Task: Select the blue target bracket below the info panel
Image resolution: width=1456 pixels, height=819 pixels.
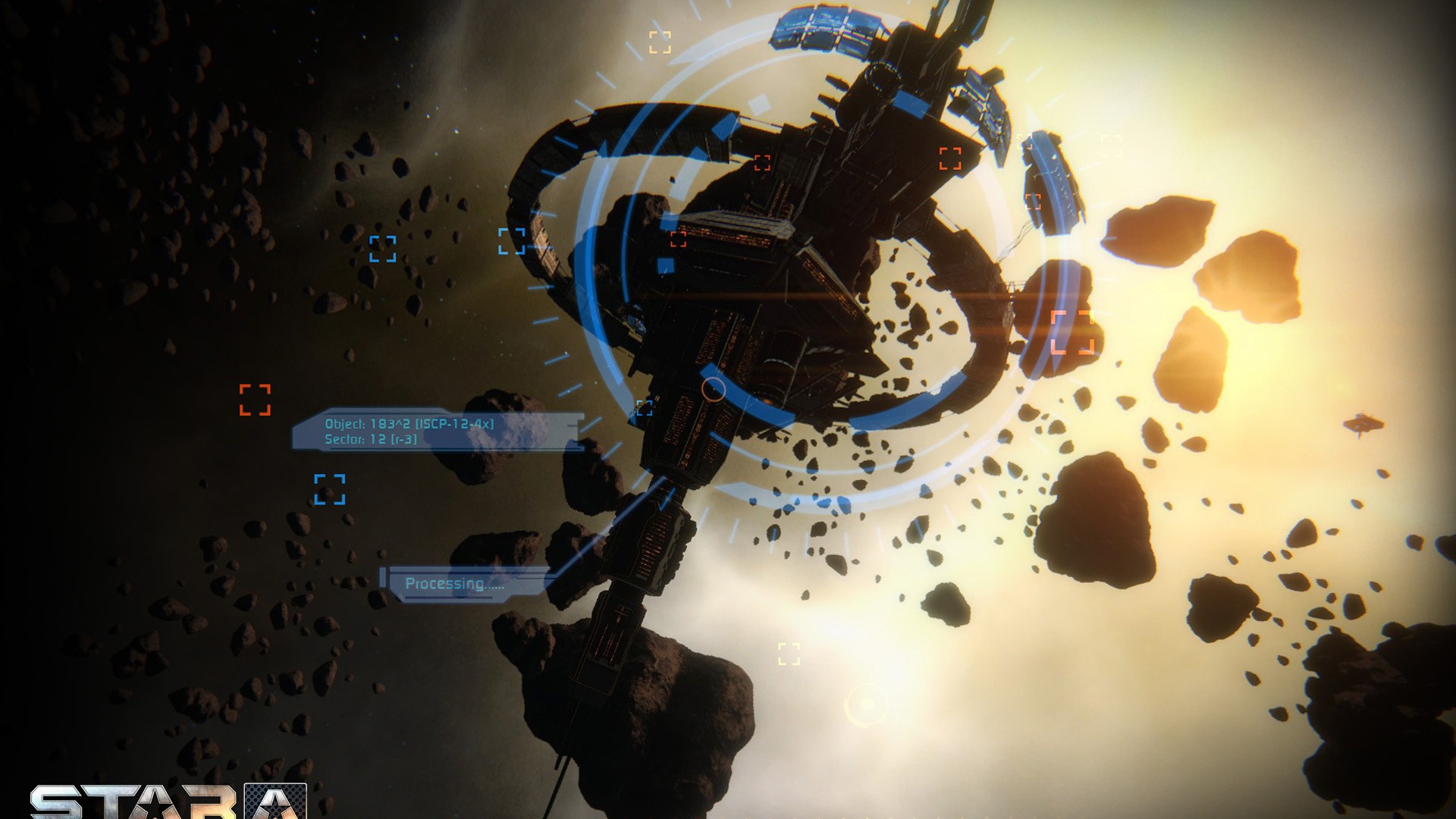Action: click(328, 489)
